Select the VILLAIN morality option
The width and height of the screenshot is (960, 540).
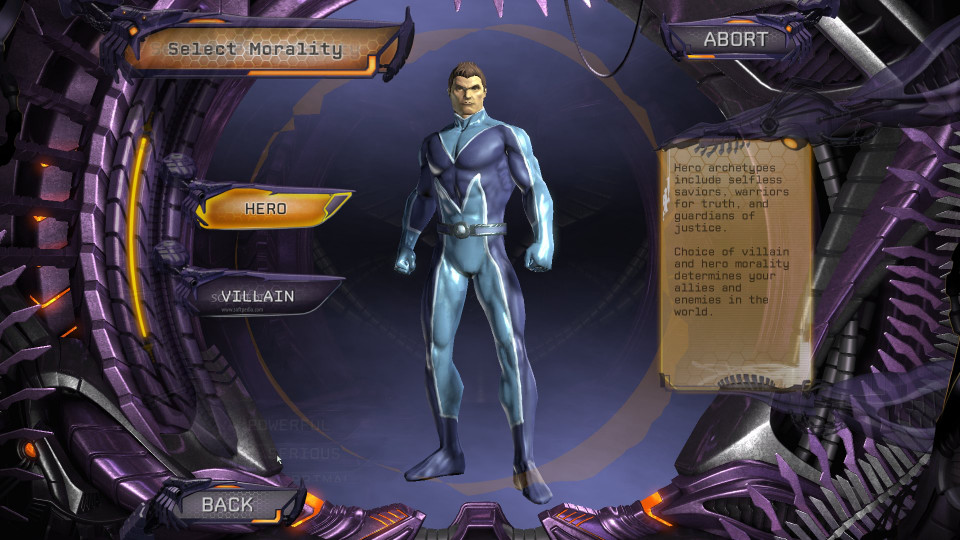pyautogui.click(x=258, y=296)
